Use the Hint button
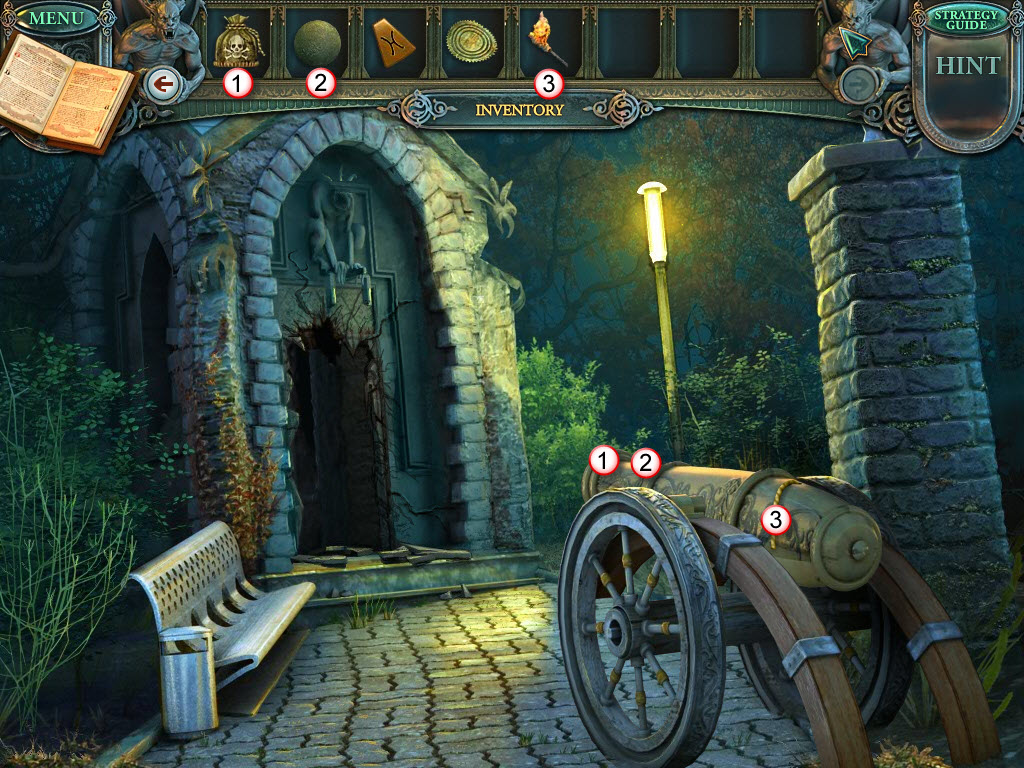 [967, 66]
